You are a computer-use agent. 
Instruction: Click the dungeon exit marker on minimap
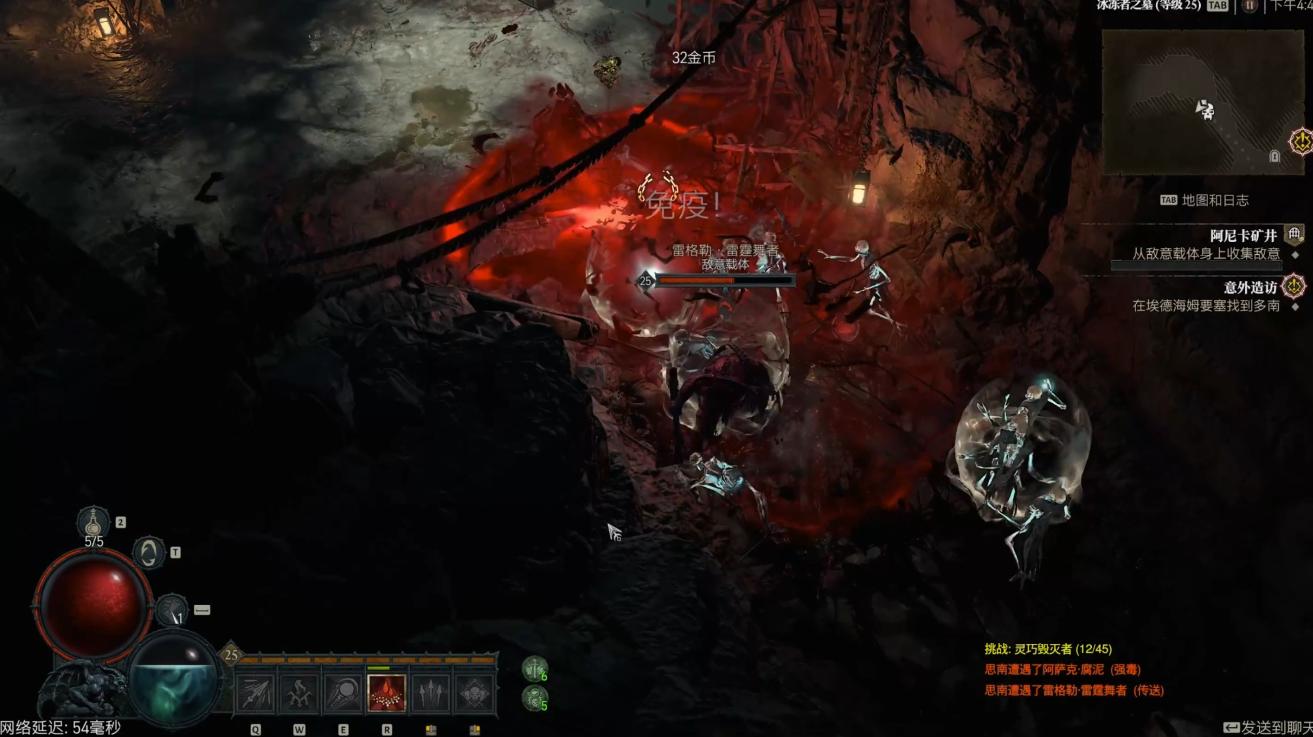(x=1275, y=156)
